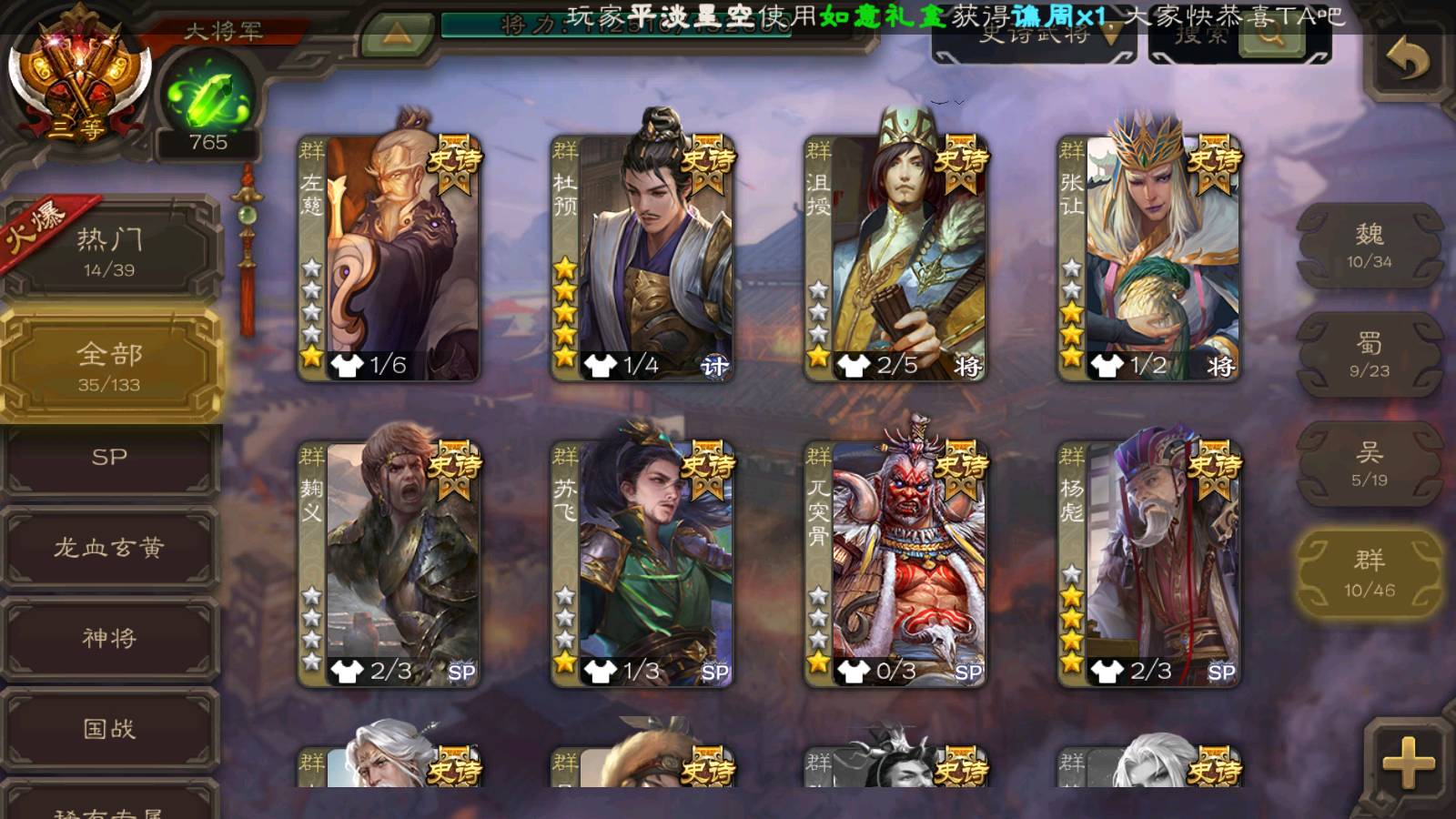
Task: Select the 群 faction filter
Action: [x=1370, y=573]
